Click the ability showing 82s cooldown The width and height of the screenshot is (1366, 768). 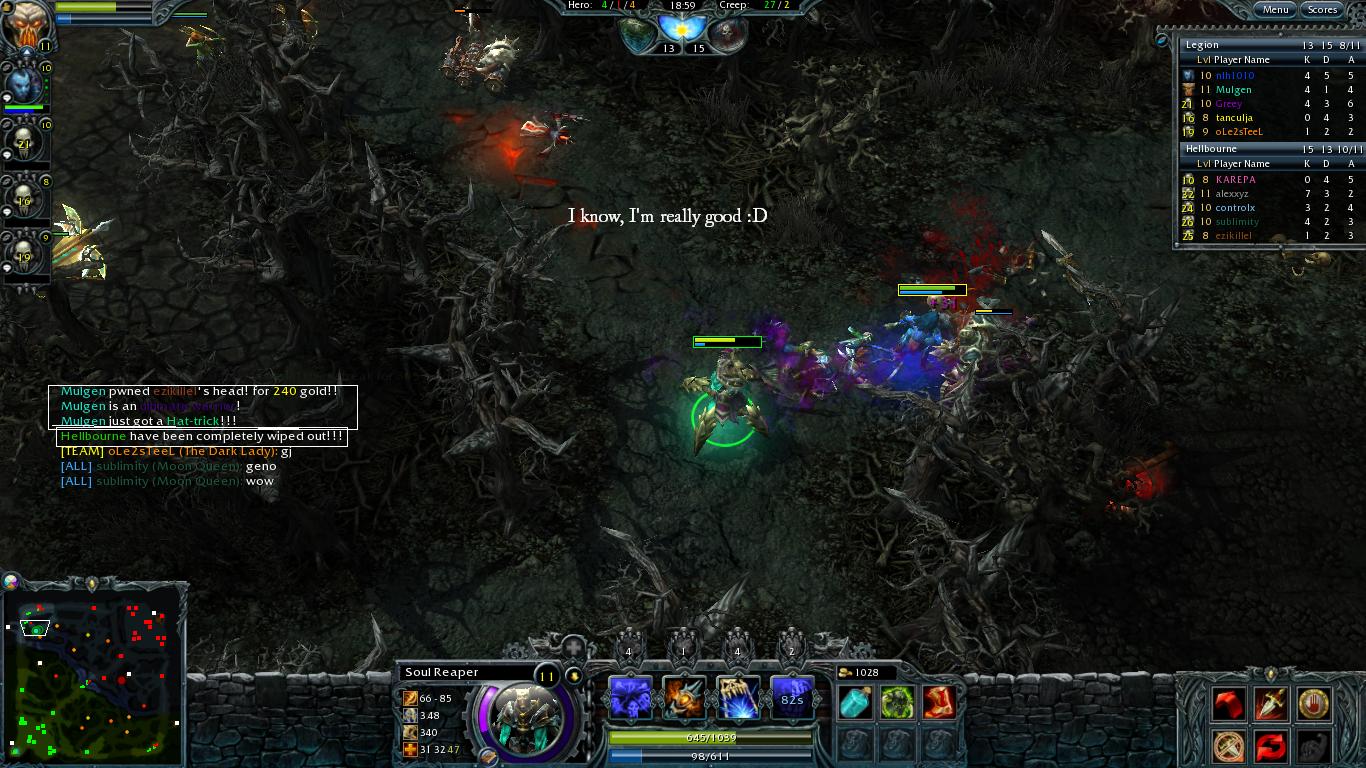(x=792, y=698)
